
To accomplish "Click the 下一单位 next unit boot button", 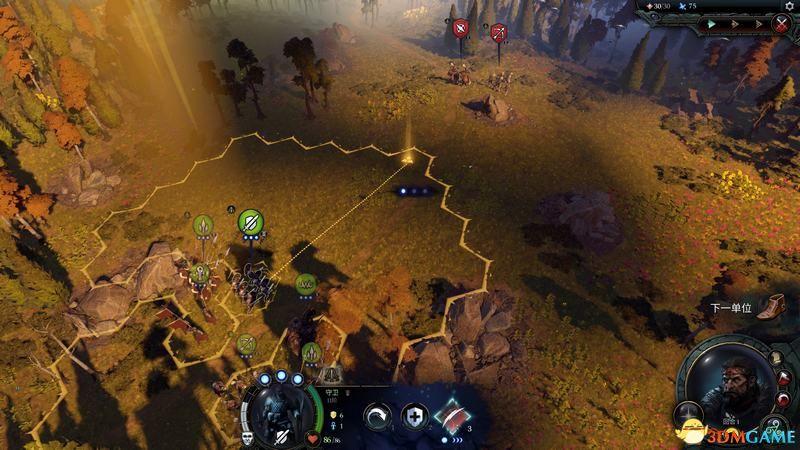I will pyautogui.click(x=771, y=307).
